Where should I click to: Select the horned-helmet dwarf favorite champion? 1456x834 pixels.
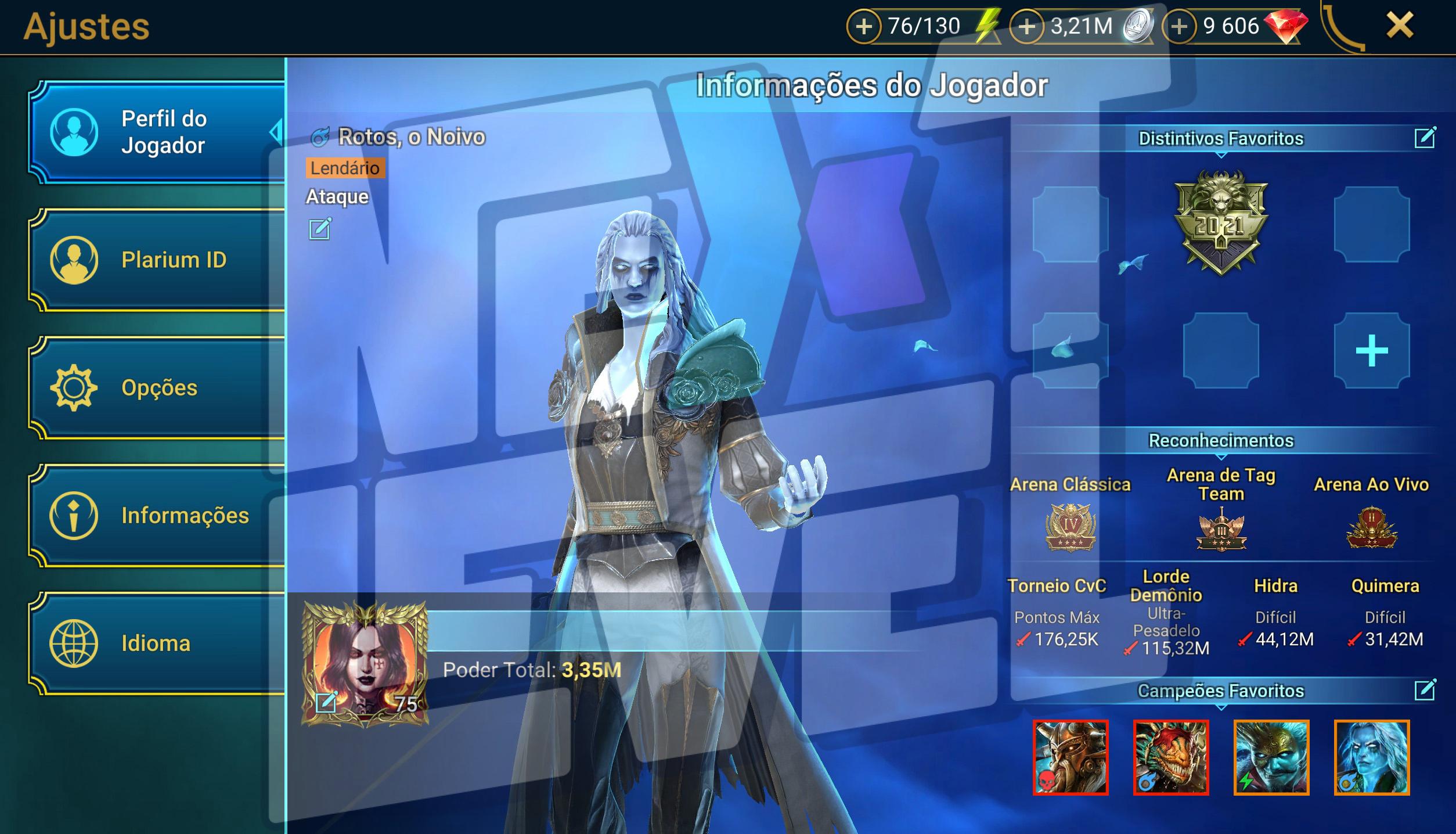click(1071, 757)
